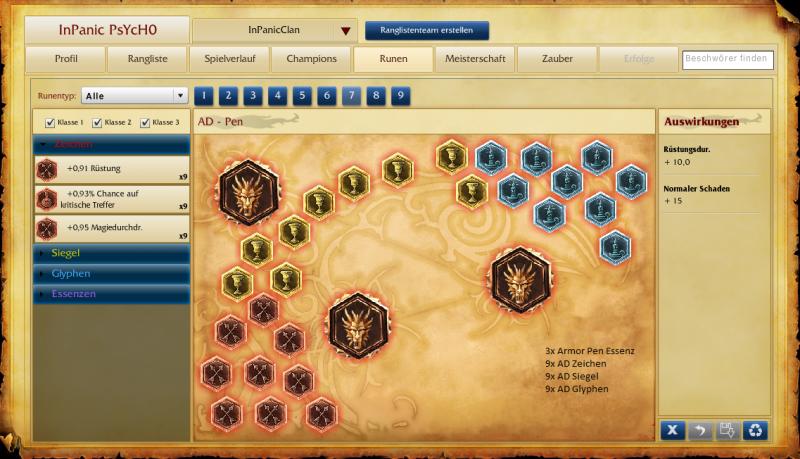
Task: Click the blue X button under Auswirkungen
Action: coord(673,430)
